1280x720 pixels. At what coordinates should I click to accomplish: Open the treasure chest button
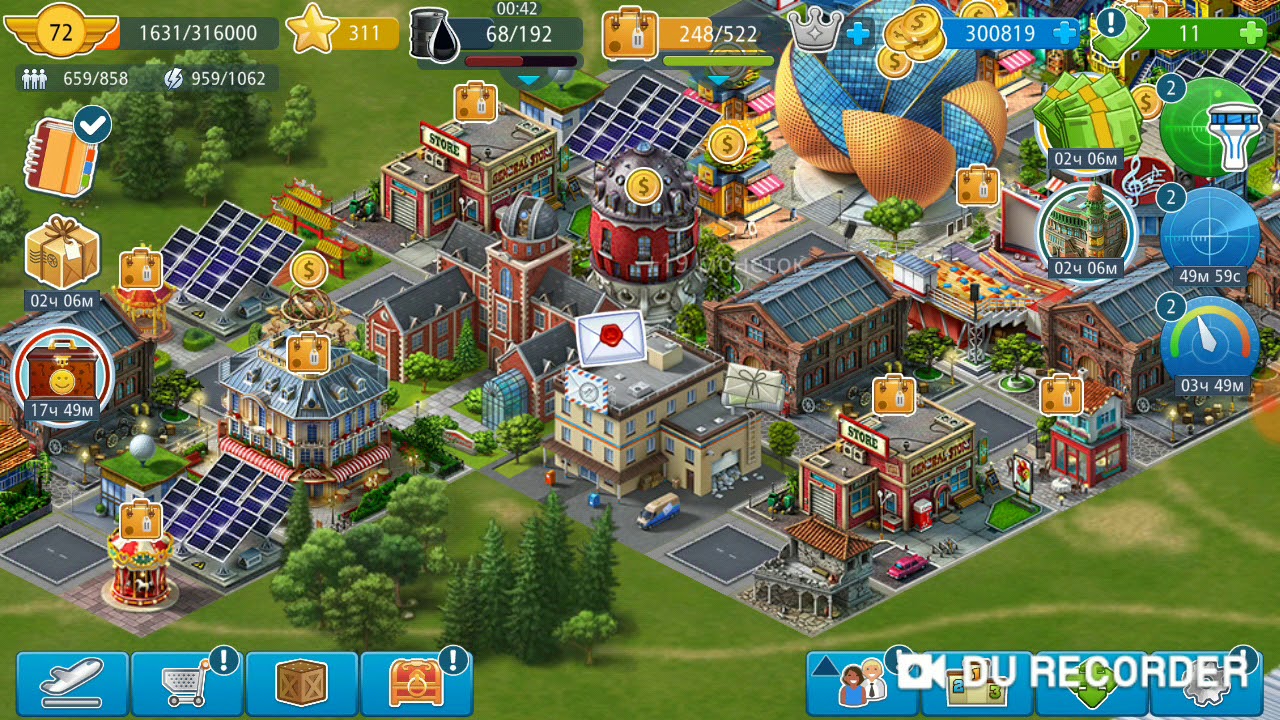[x=415, y=684]
